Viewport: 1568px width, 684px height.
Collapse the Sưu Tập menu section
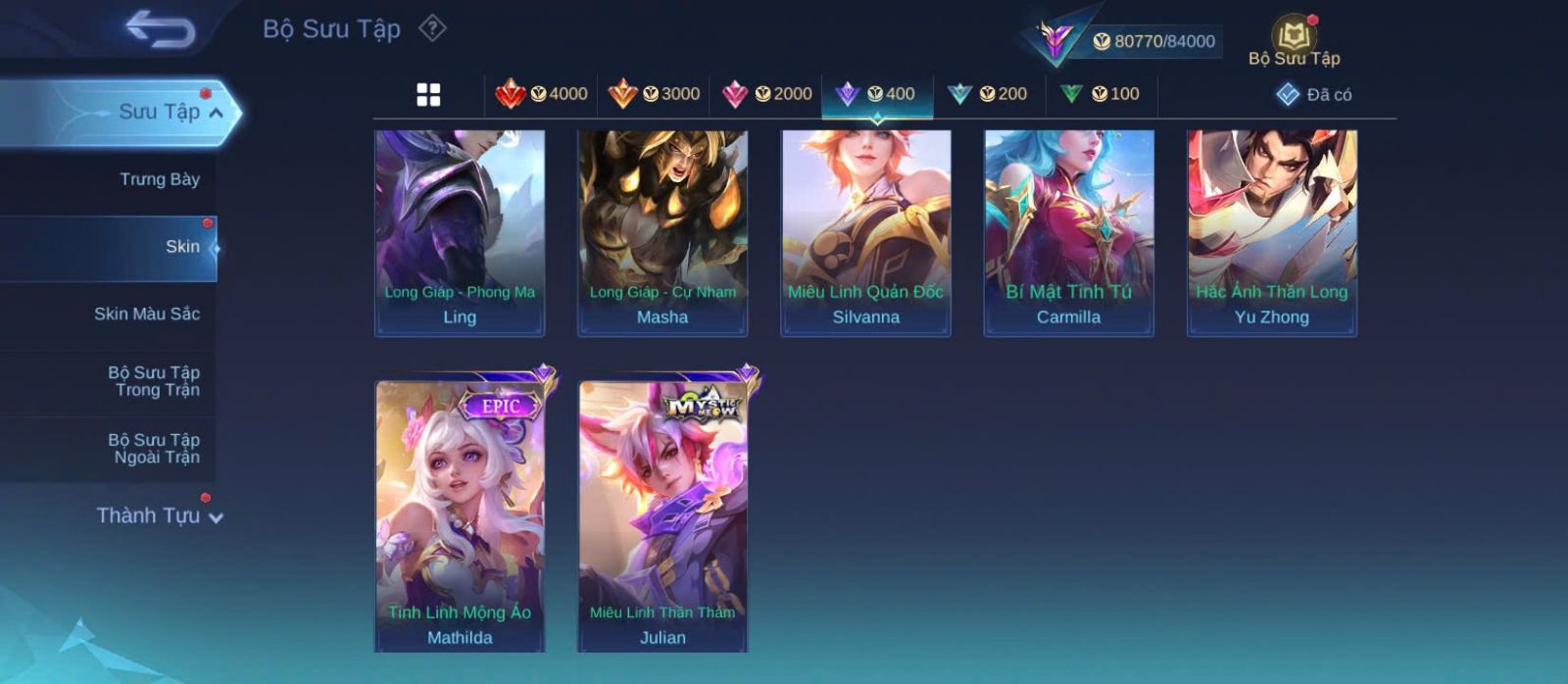pyautogui.click(x=216, y=113)
